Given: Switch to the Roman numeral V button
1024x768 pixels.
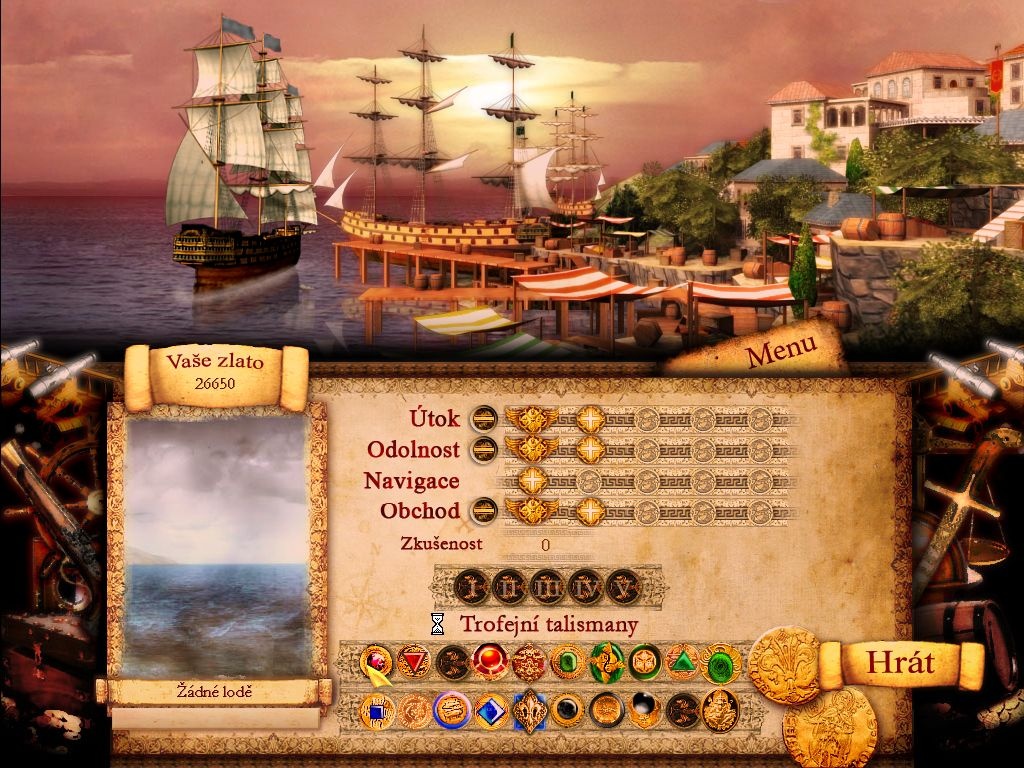Looking at the screenshot, I should (x=622, y=585).
